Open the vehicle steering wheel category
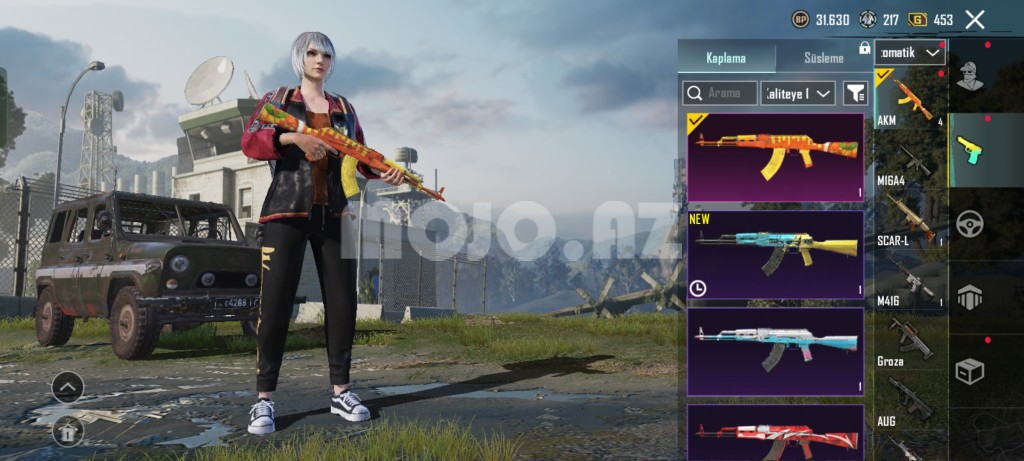The width and height of the screenshot is (1024, 461). point(969,223)
